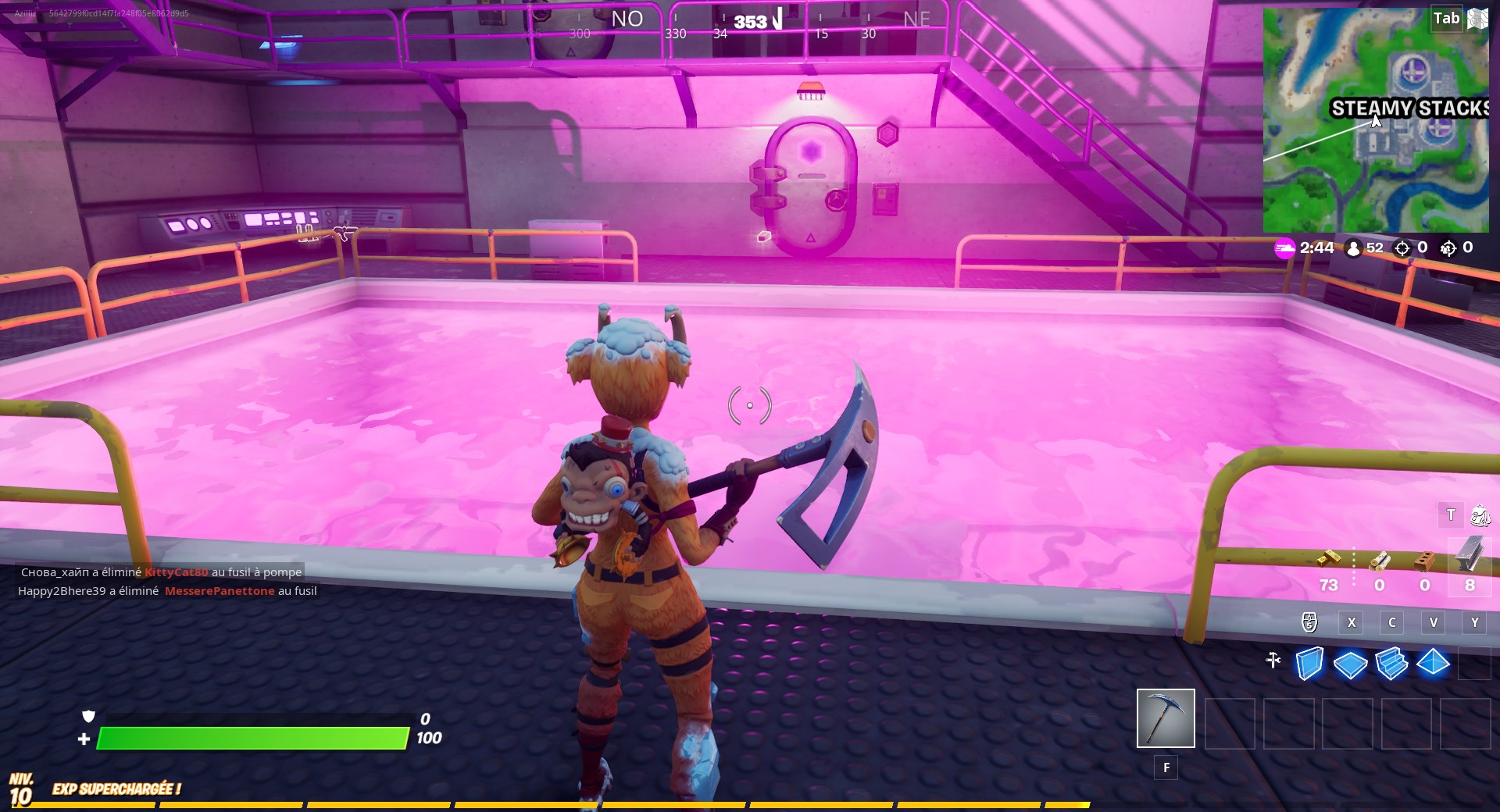Click the brick resource icon

pyautogui.click(x=1426, y=561)
